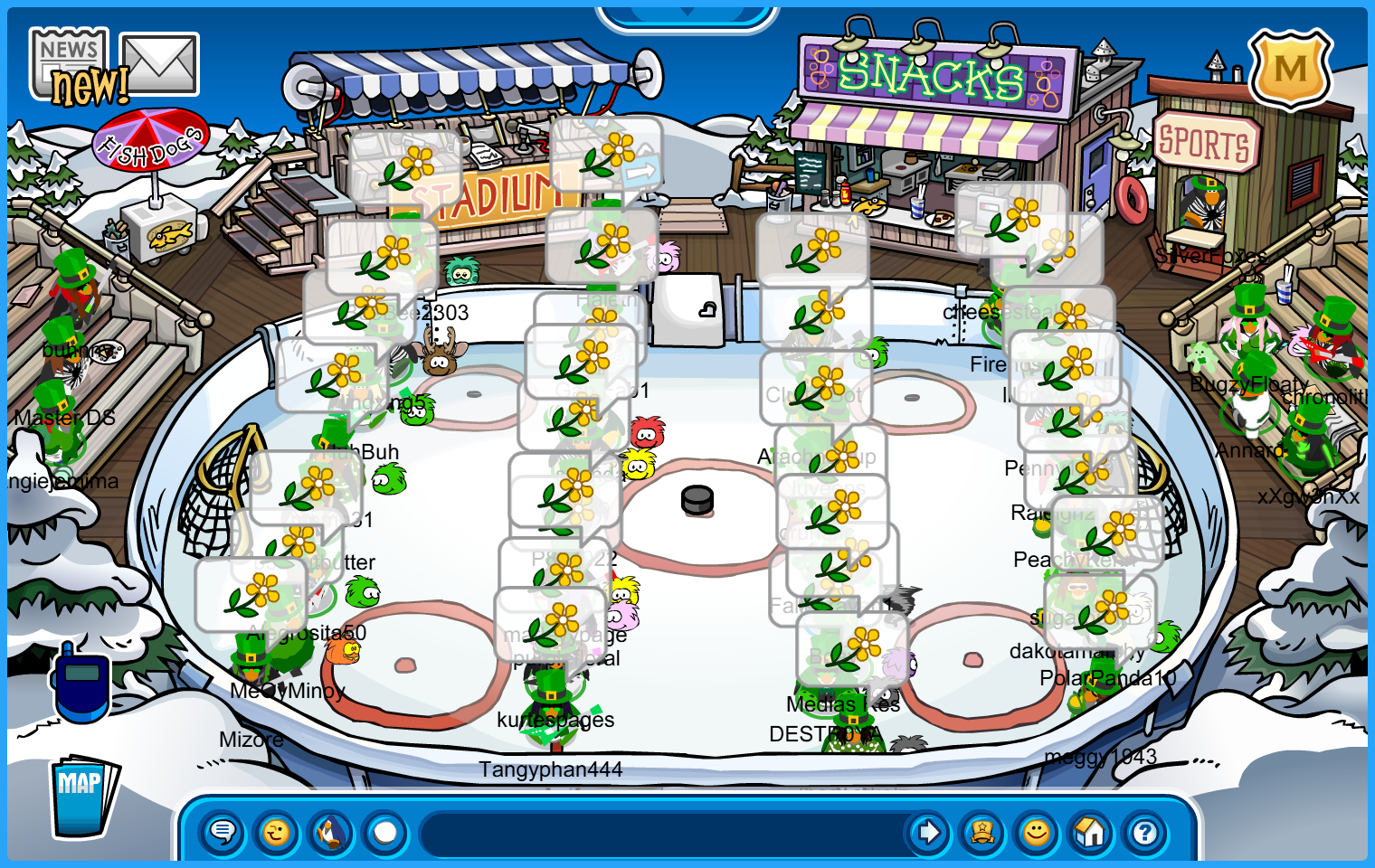This screenshot has width=1375, height=868.
Task: Select the snowball throw button
Action: coord(385,832)
